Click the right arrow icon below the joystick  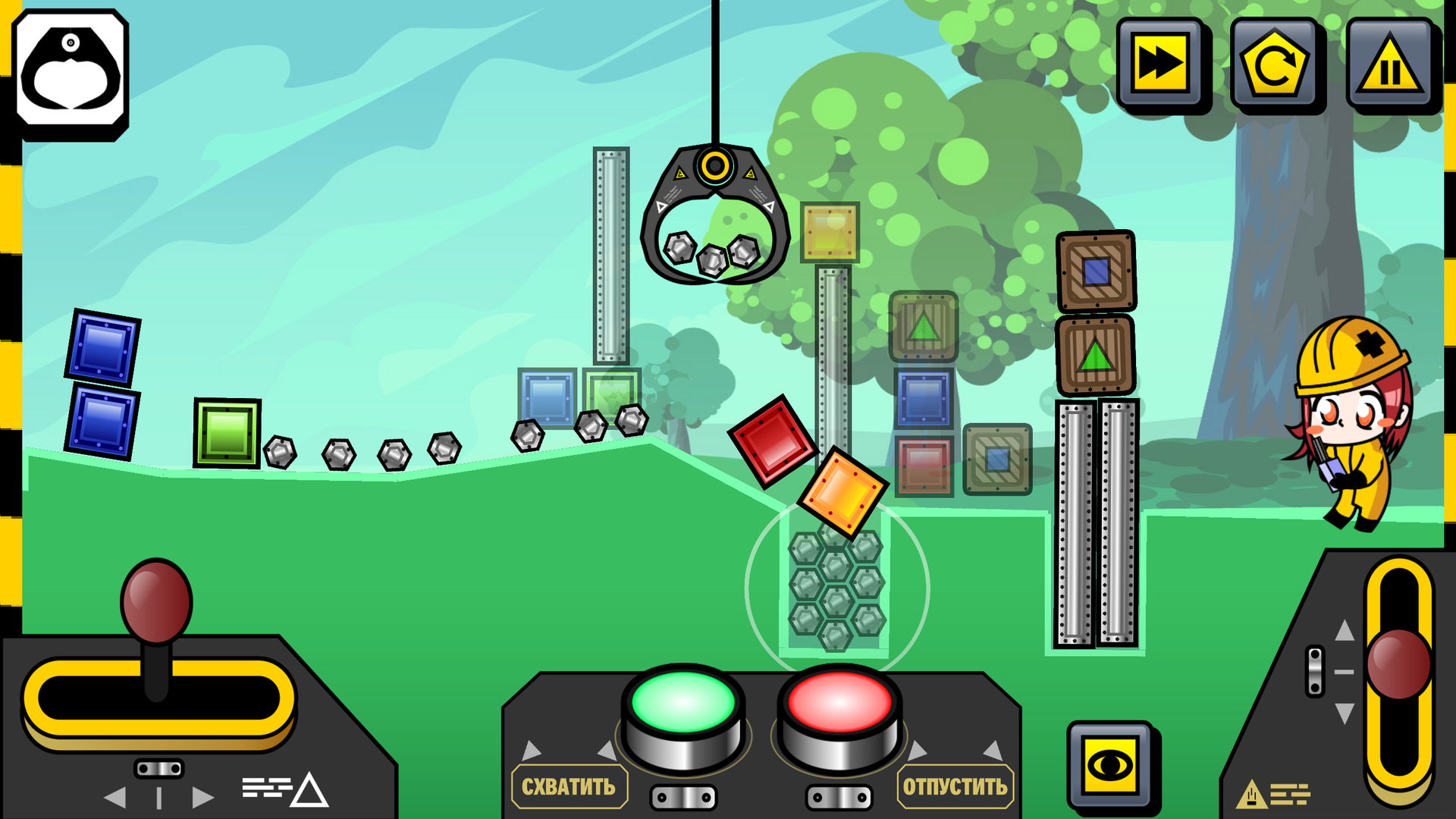[x=202, y=796]
